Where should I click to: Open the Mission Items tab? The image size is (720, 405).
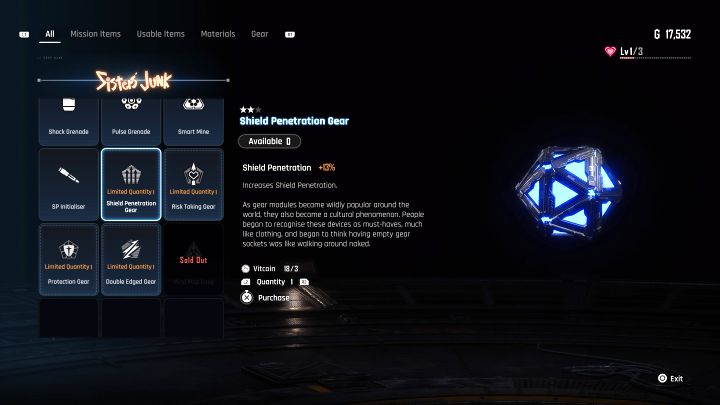click(x=95, y=34)
